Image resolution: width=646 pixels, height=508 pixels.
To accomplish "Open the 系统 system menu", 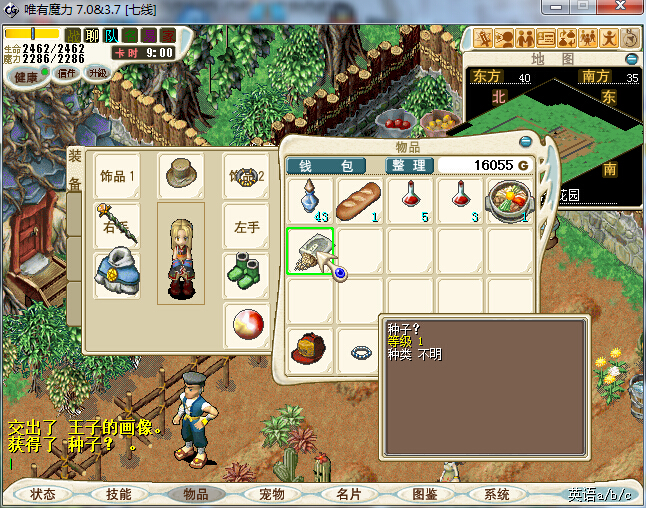I will coord(497,494).
